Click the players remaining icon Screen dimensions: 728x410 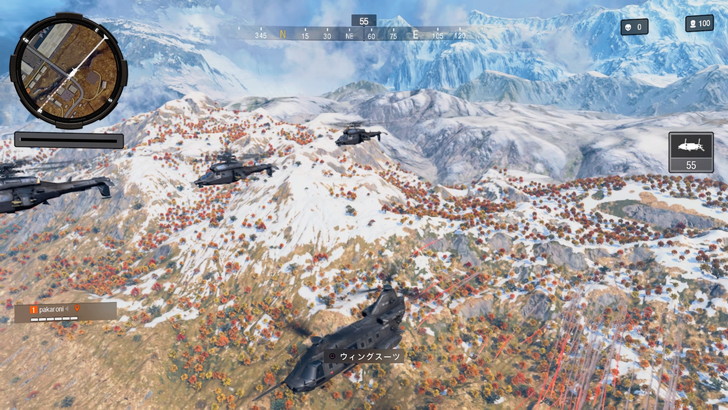693,23
